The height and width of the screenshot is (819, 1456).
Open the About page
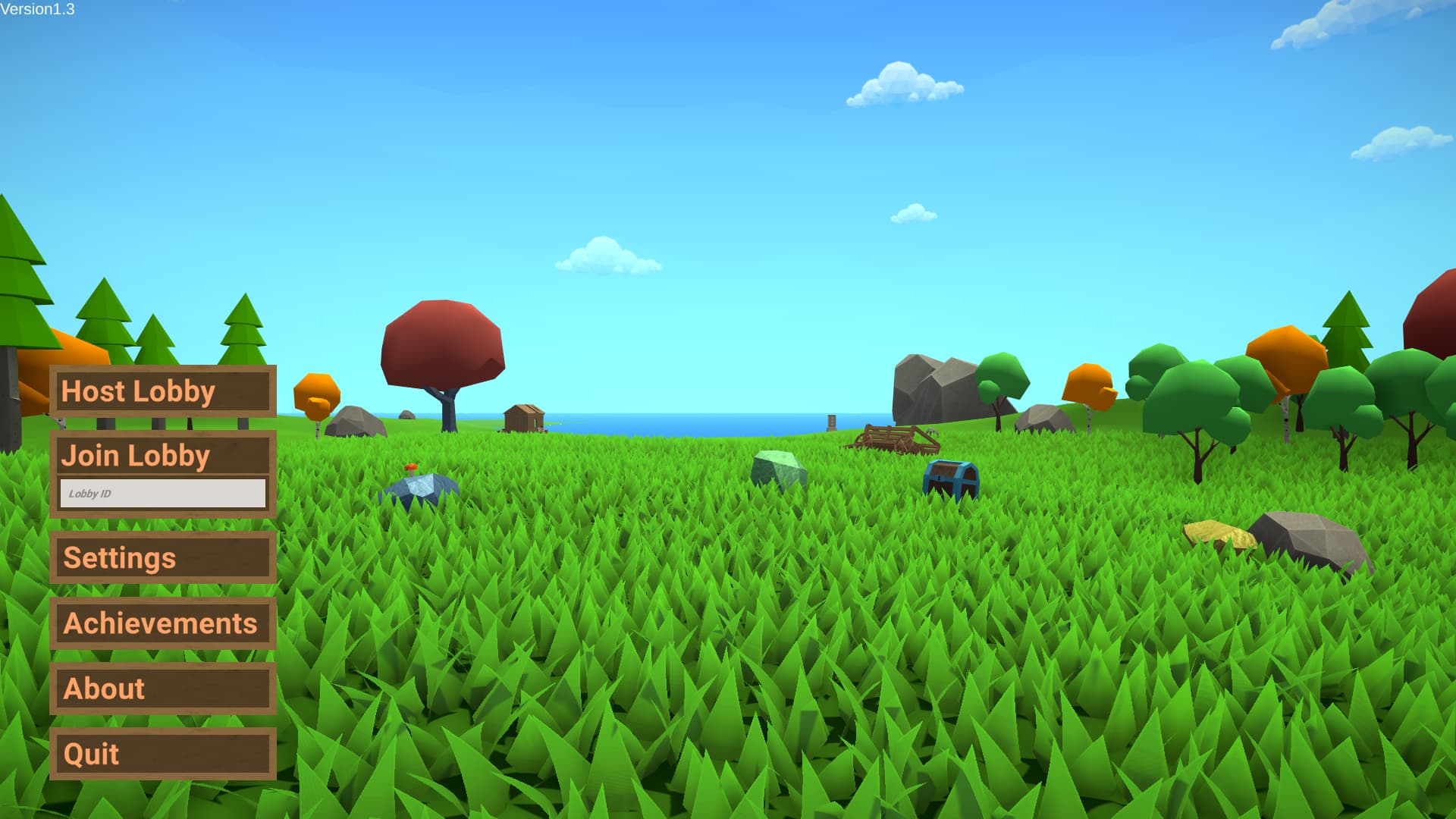pos(162,689)
